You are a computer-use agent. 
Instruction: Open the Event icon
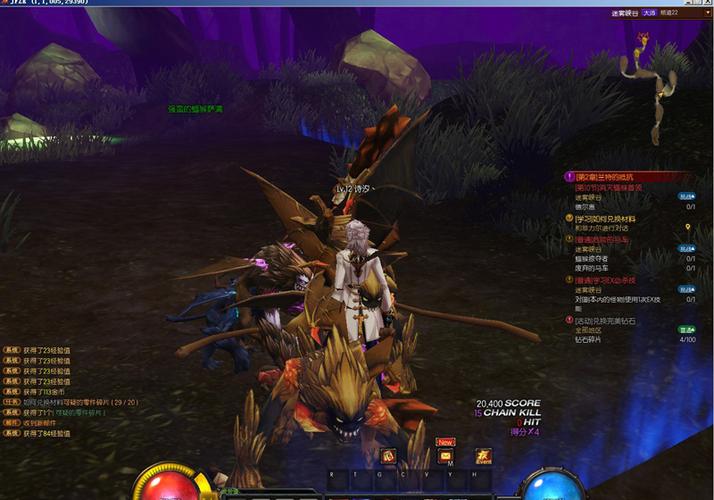[483, 456]
